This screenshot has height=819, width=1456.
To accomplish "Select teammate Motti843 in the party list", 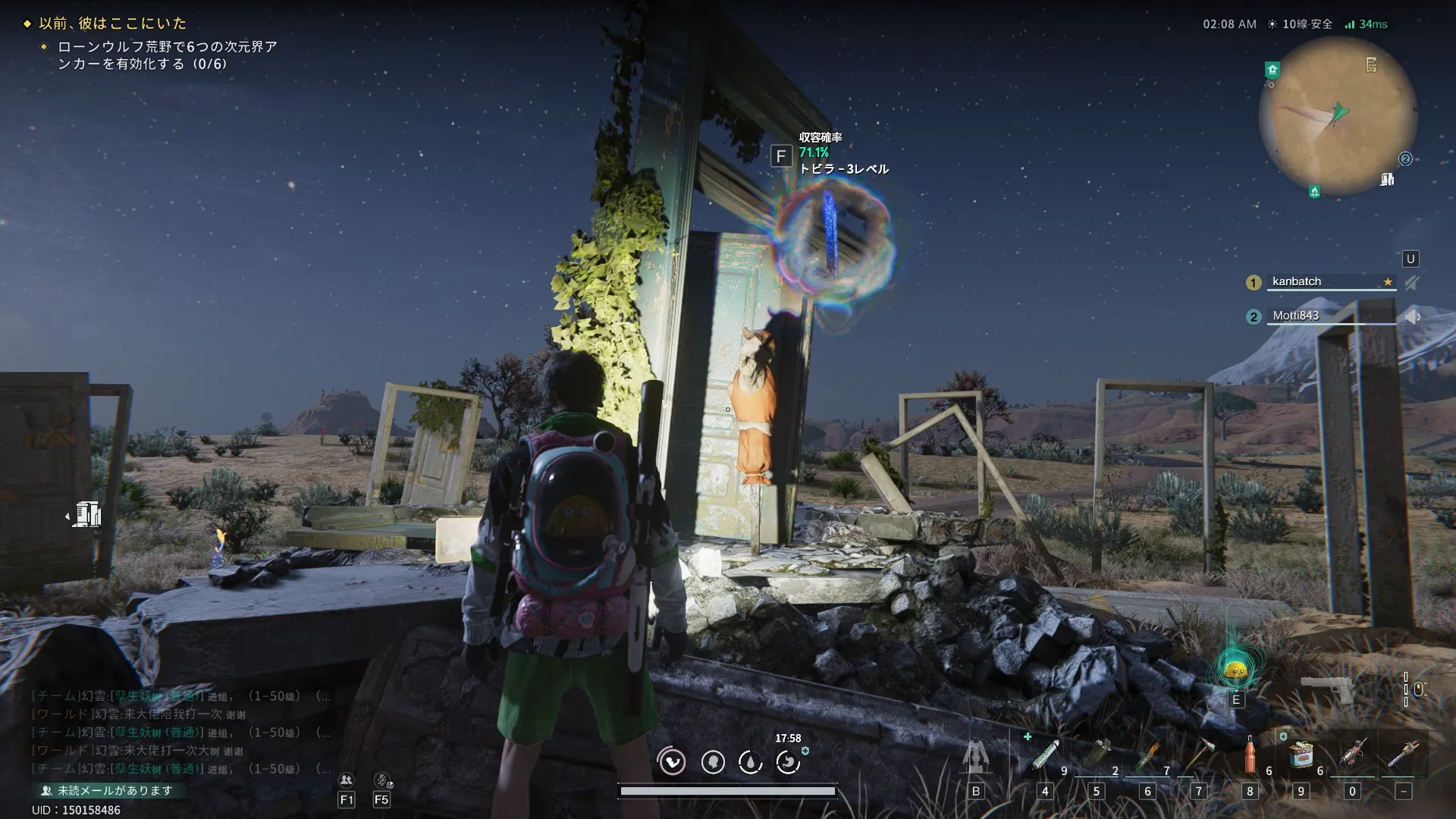I will coord(1295,315).
